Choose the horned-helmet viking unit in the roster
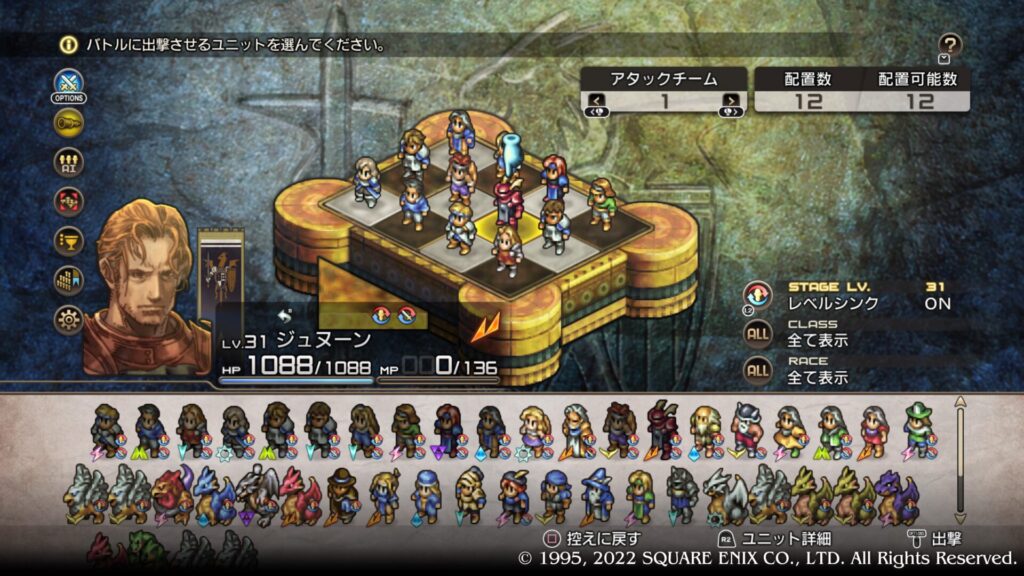Viewport: 1024px width, 576px height. 746,430
